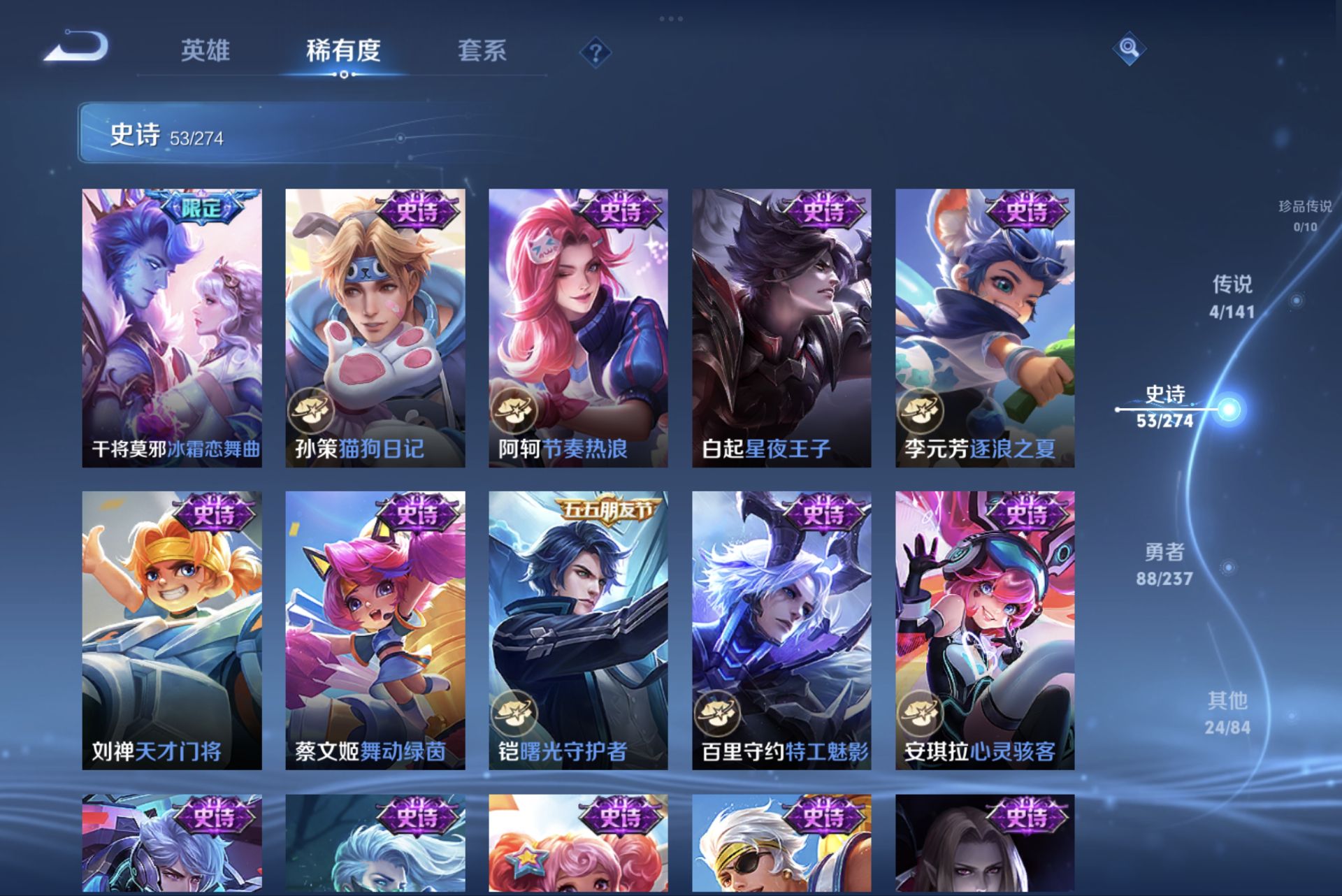Click the help question mark icon
1342x896 pixels.
593,51
